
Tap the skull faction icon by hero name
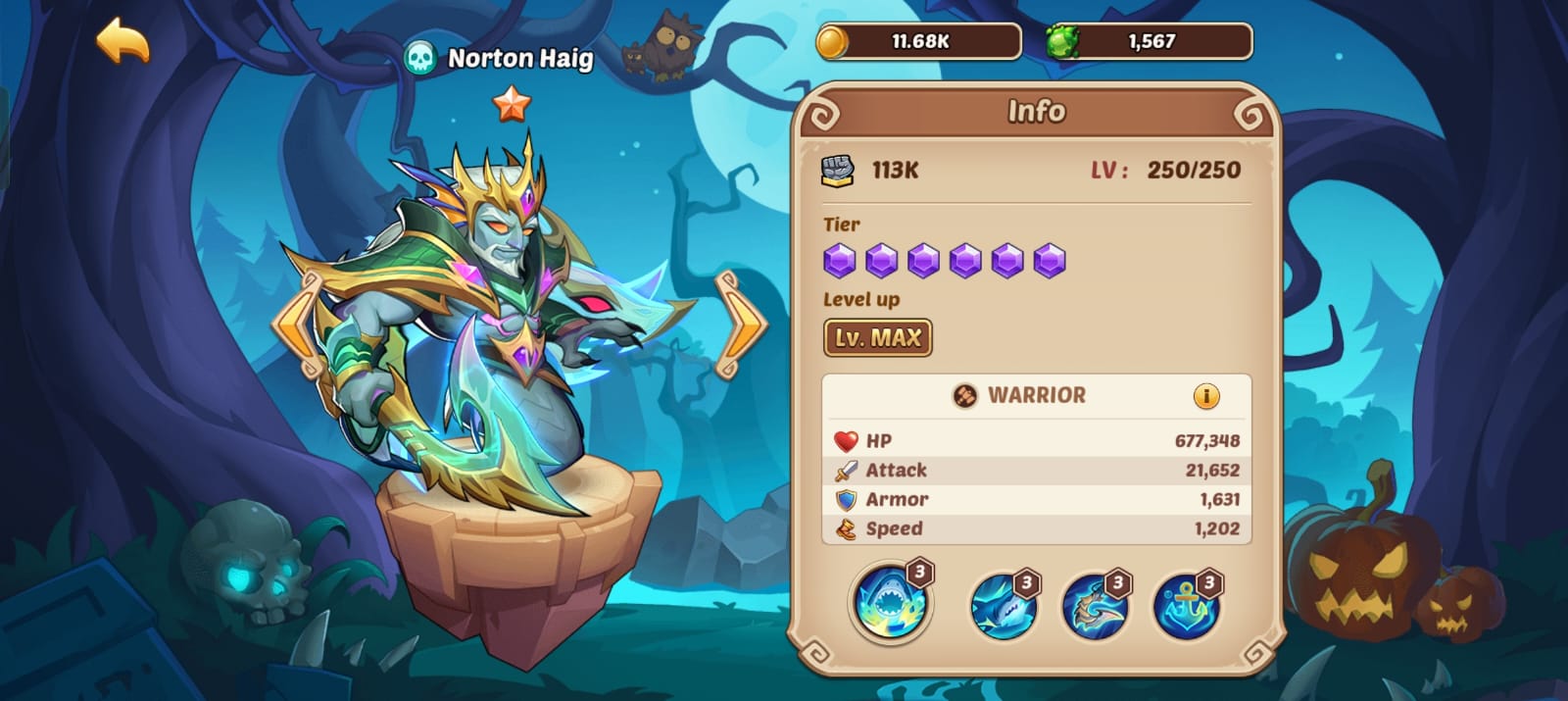click(420, 59)
